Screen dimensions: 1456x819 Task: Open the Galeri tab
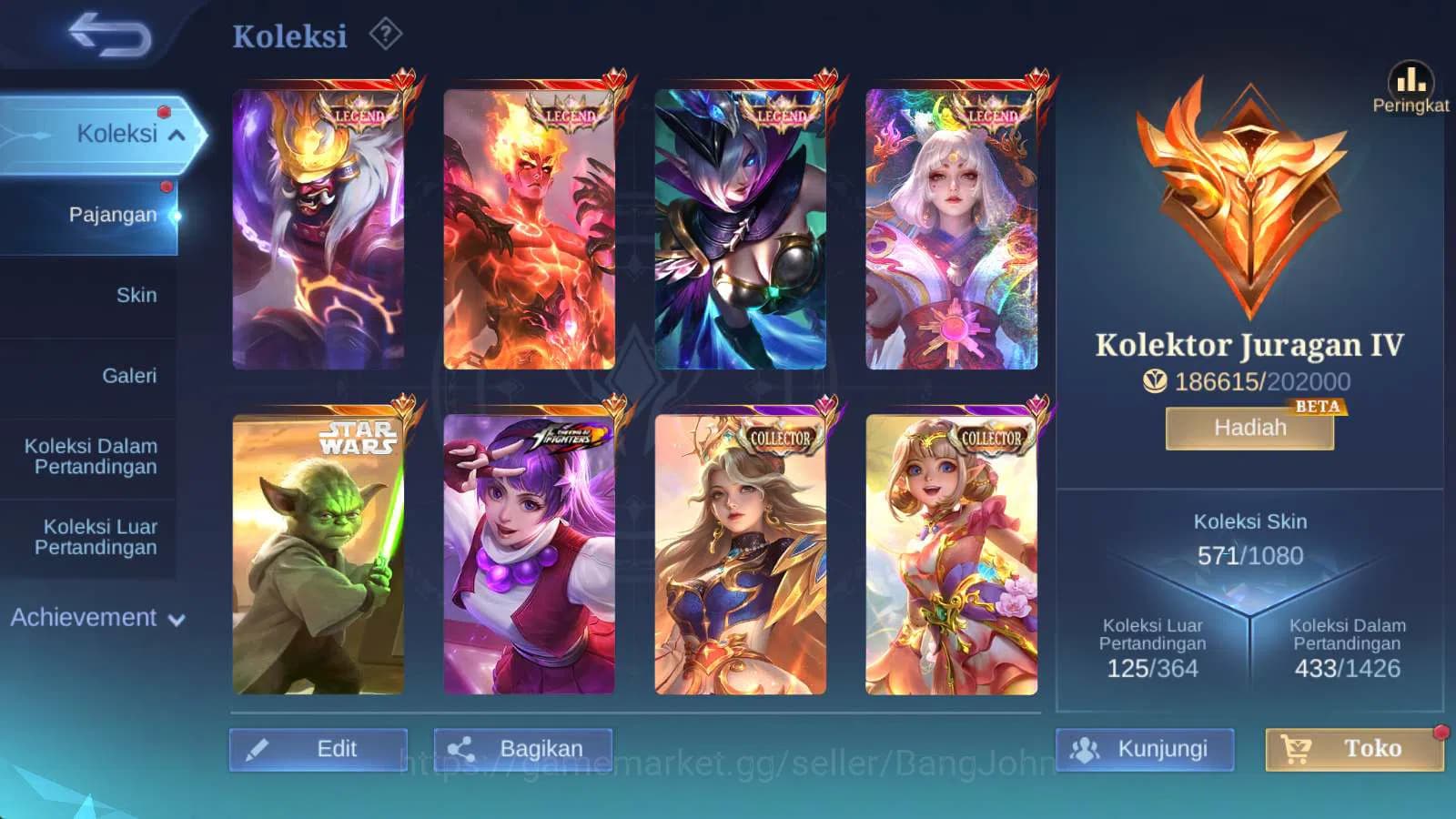pyautogui.click(x=132, y=375)
